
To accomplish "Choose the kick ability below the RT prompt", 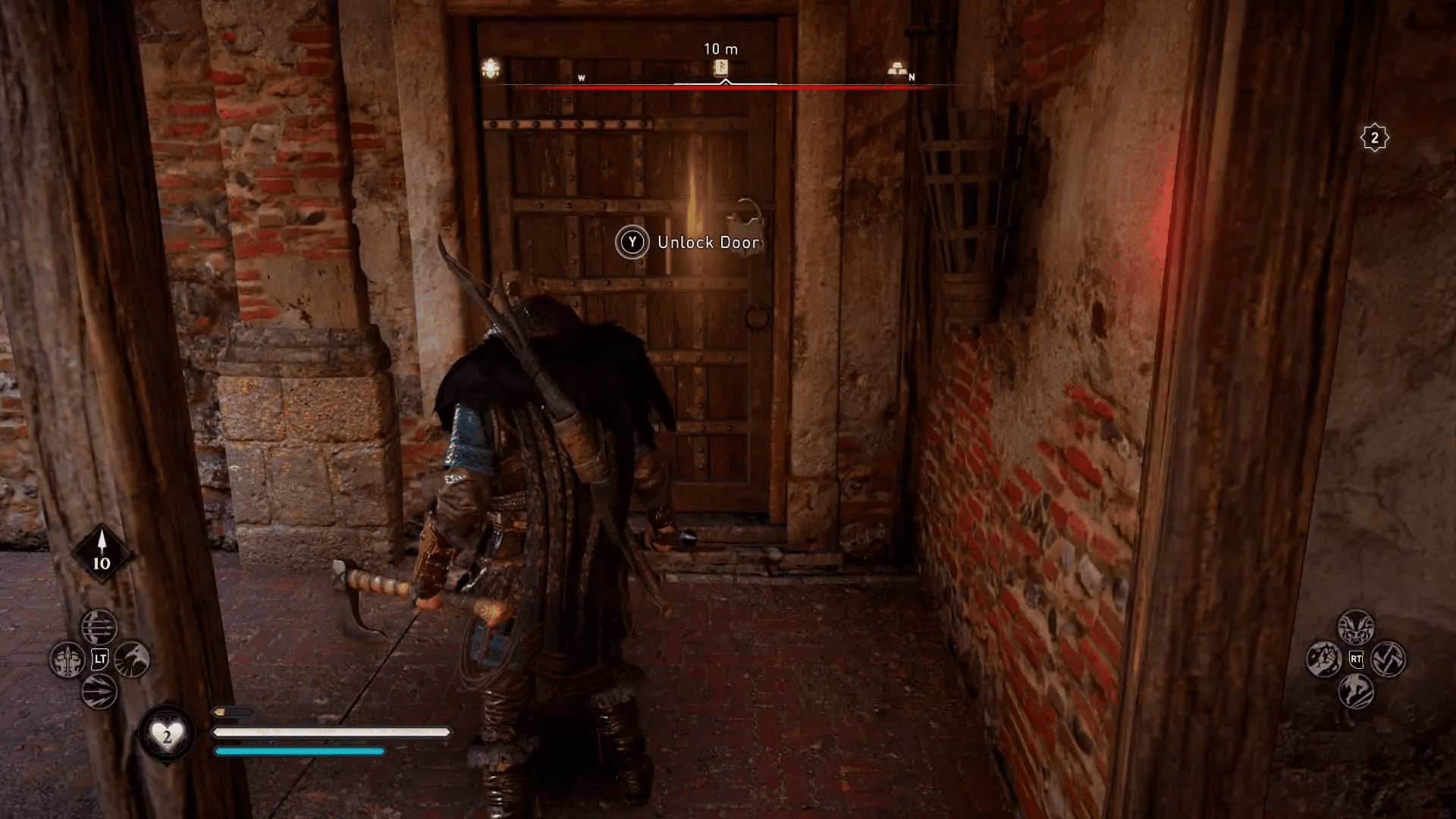I will (1357, 691).
